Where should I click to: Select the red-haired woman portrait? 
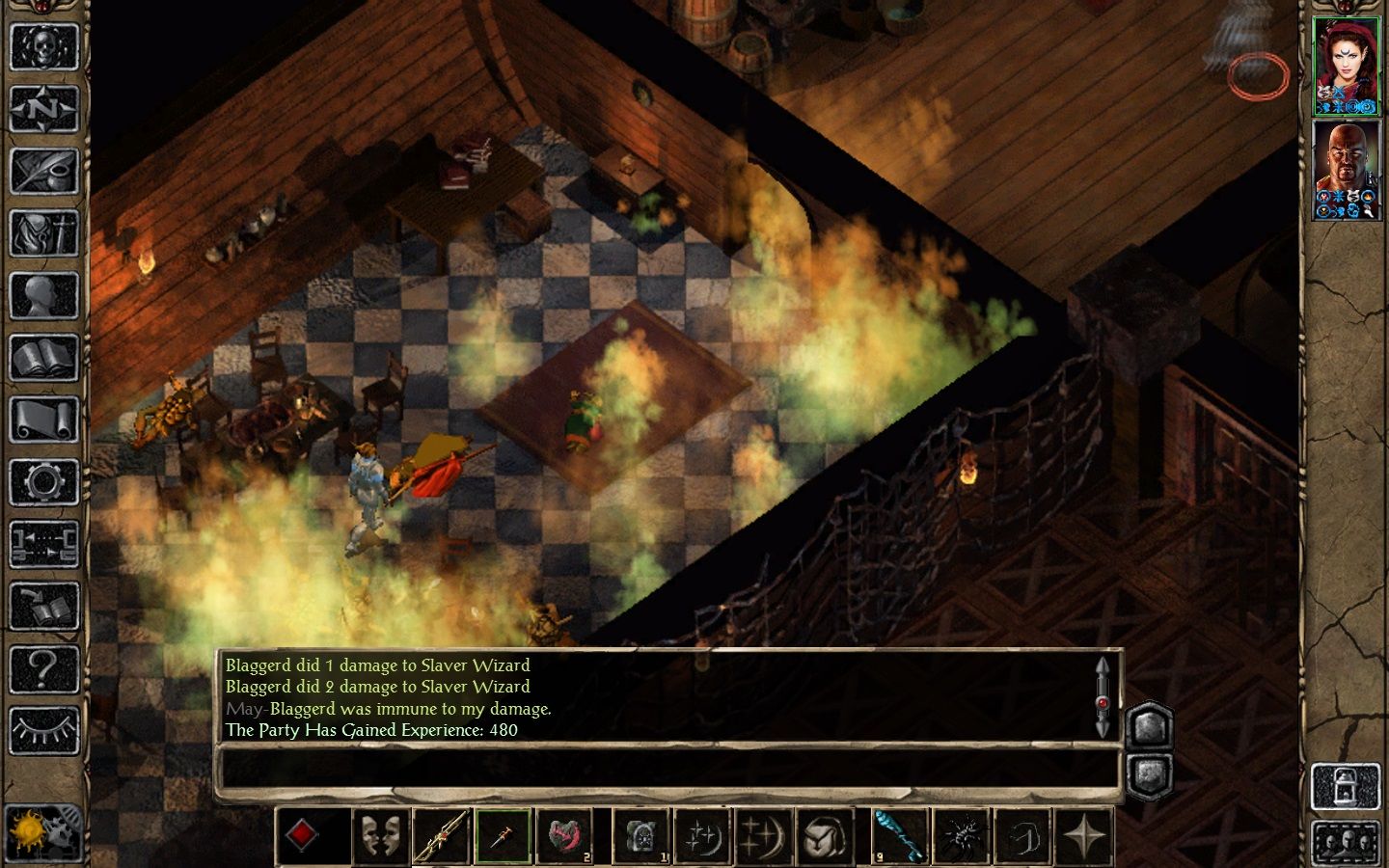tap(1347, 67)
